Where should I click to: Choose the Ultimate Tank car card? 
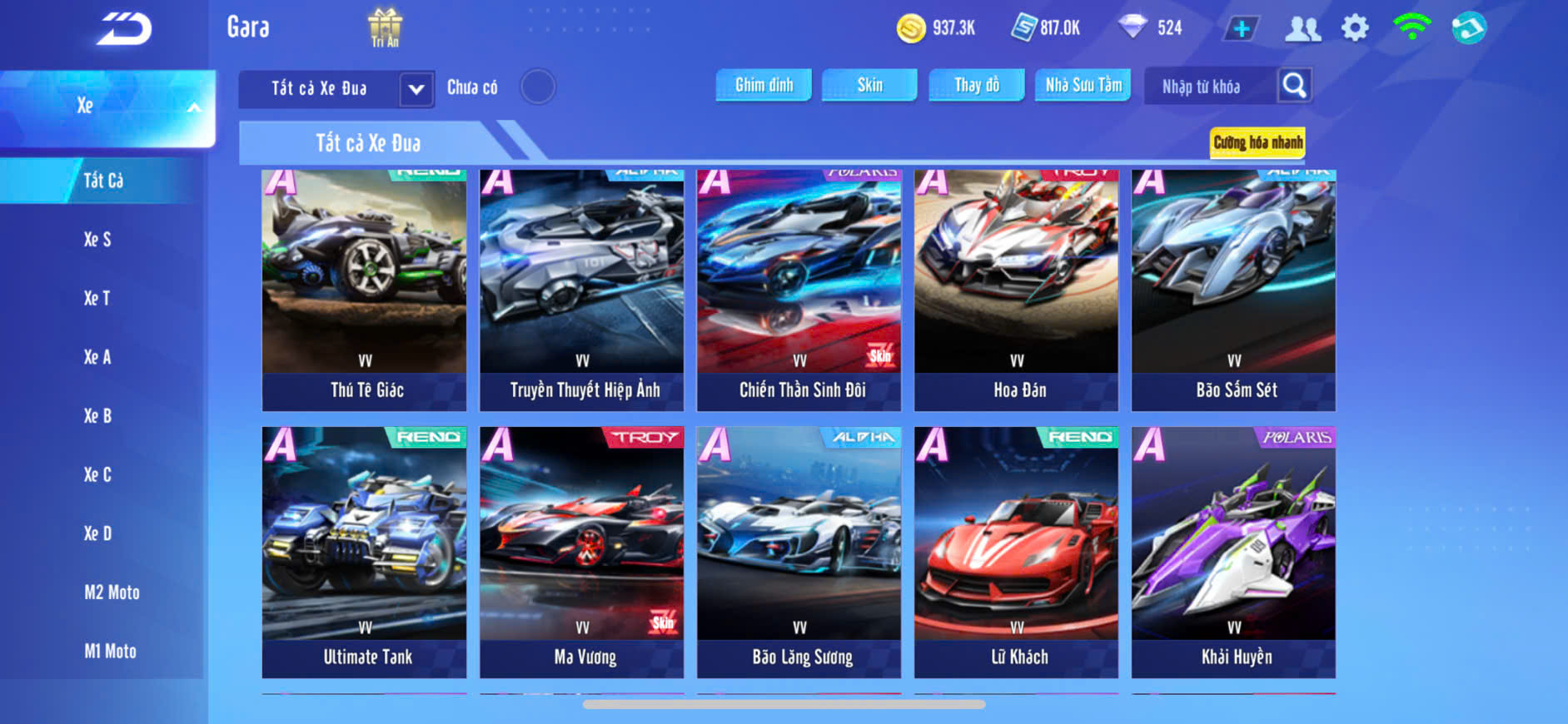(365, 552)
